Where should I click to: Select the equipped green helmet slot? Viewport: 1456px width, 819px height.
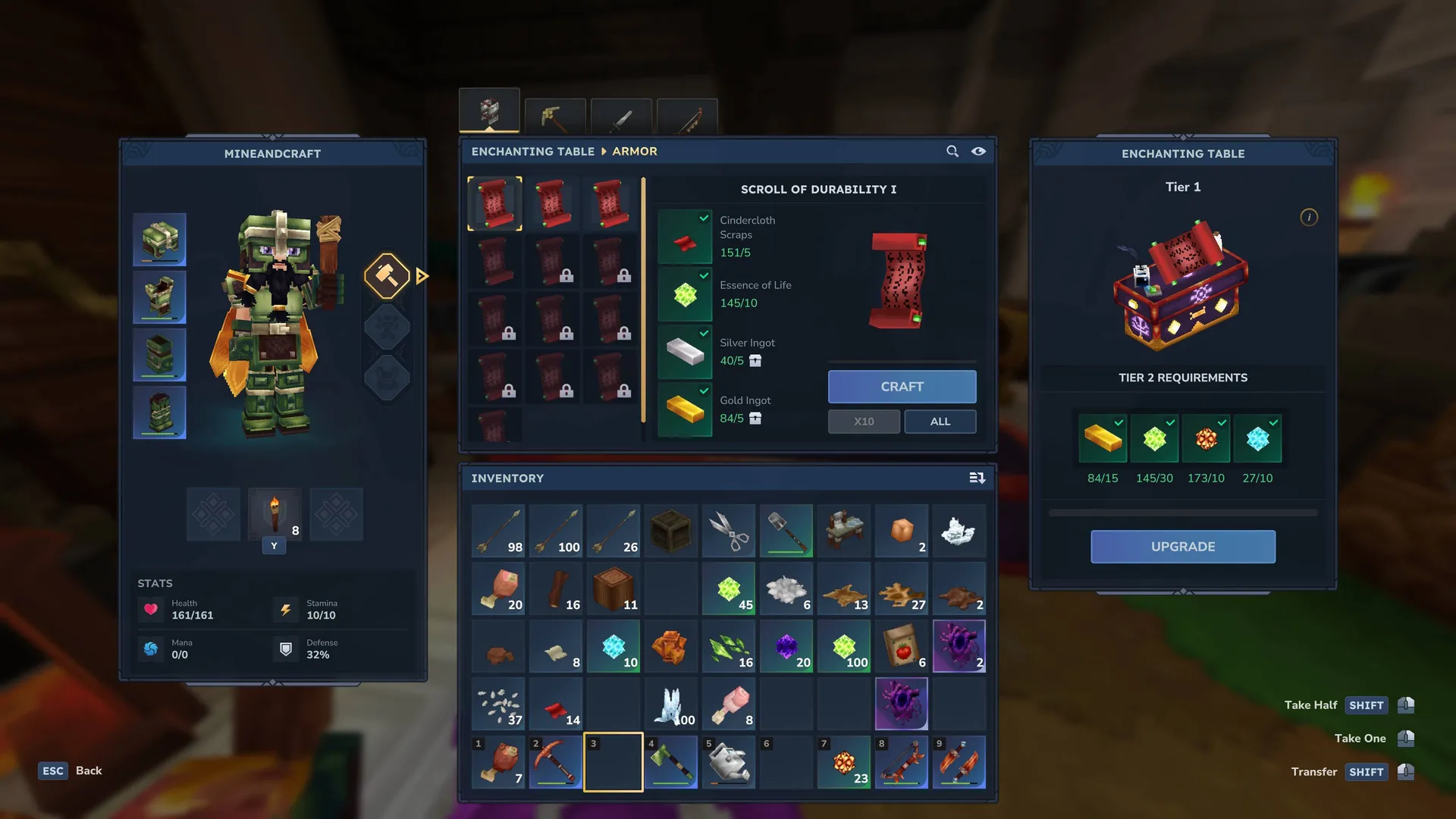(x=160, y=240)
